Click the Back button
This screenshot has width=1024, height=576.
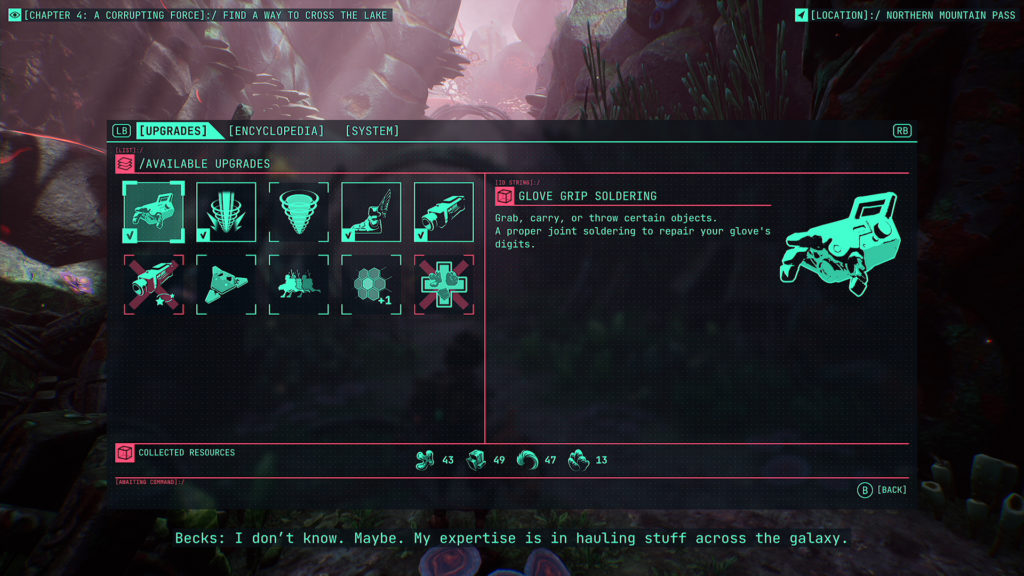(882, 490)
